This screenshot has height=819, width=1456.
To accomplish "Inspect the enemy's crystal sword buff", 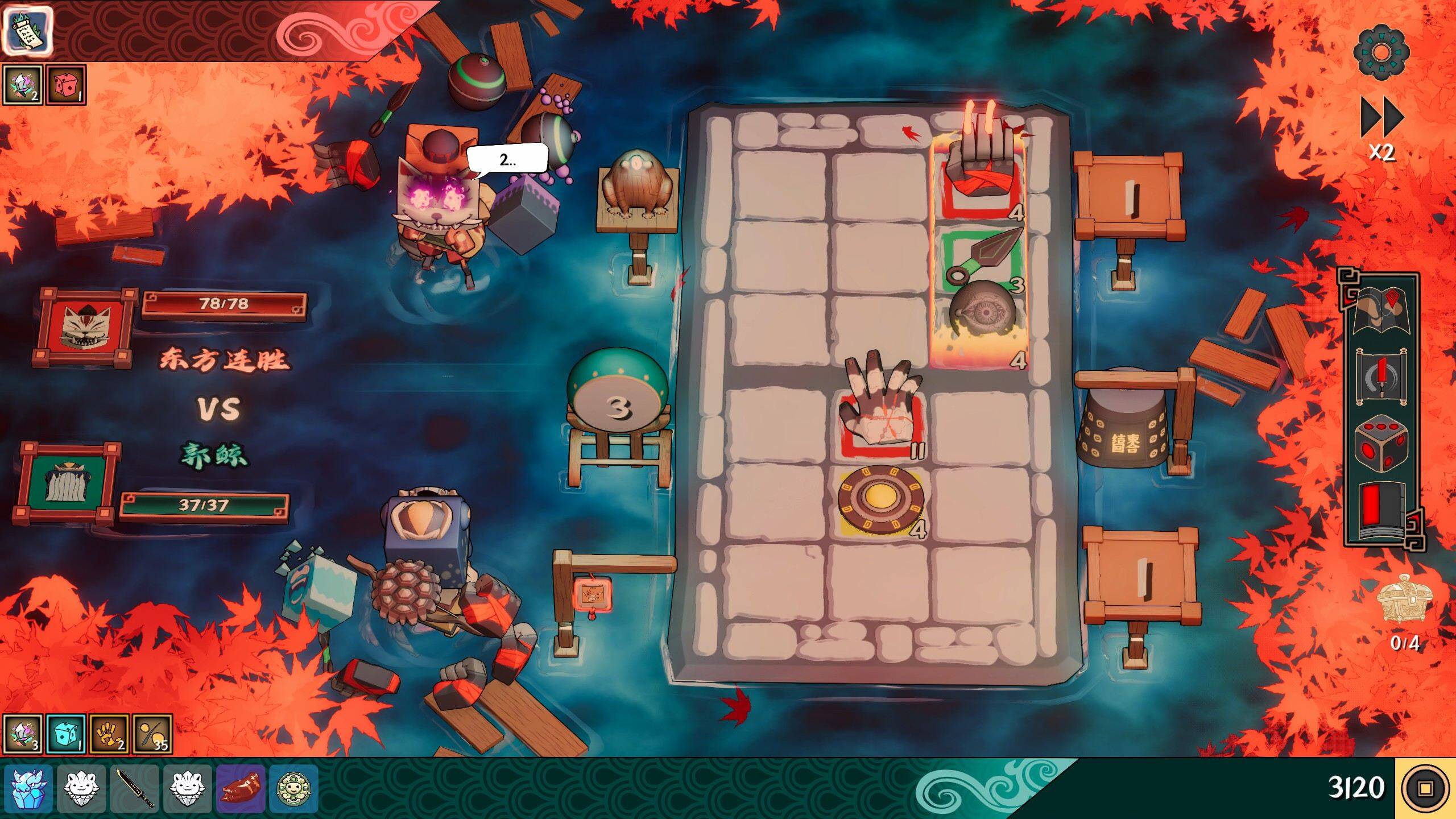I will pos(23,85).
